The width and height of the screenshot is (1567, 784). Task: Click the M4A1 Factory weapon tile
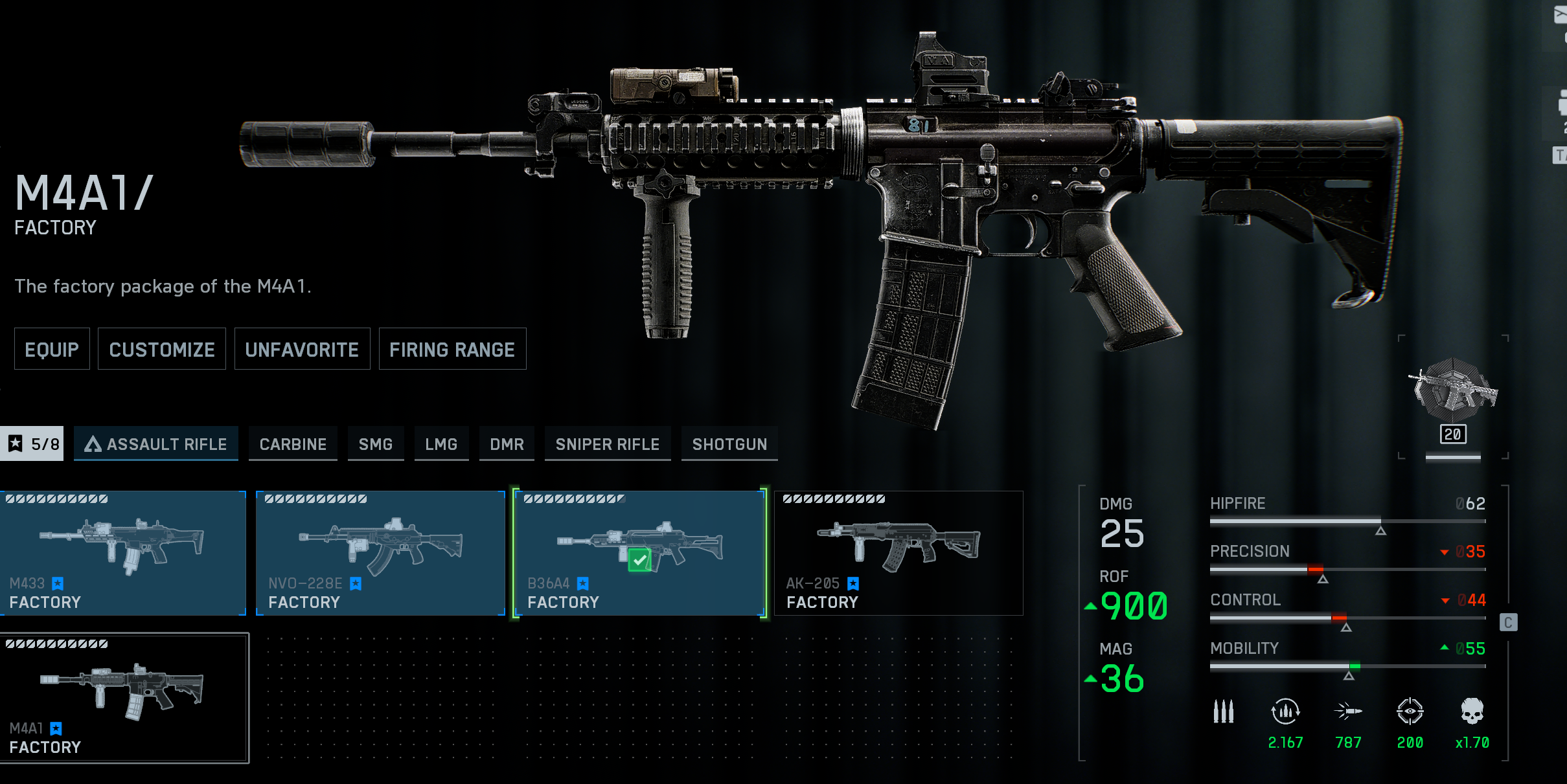124,698
